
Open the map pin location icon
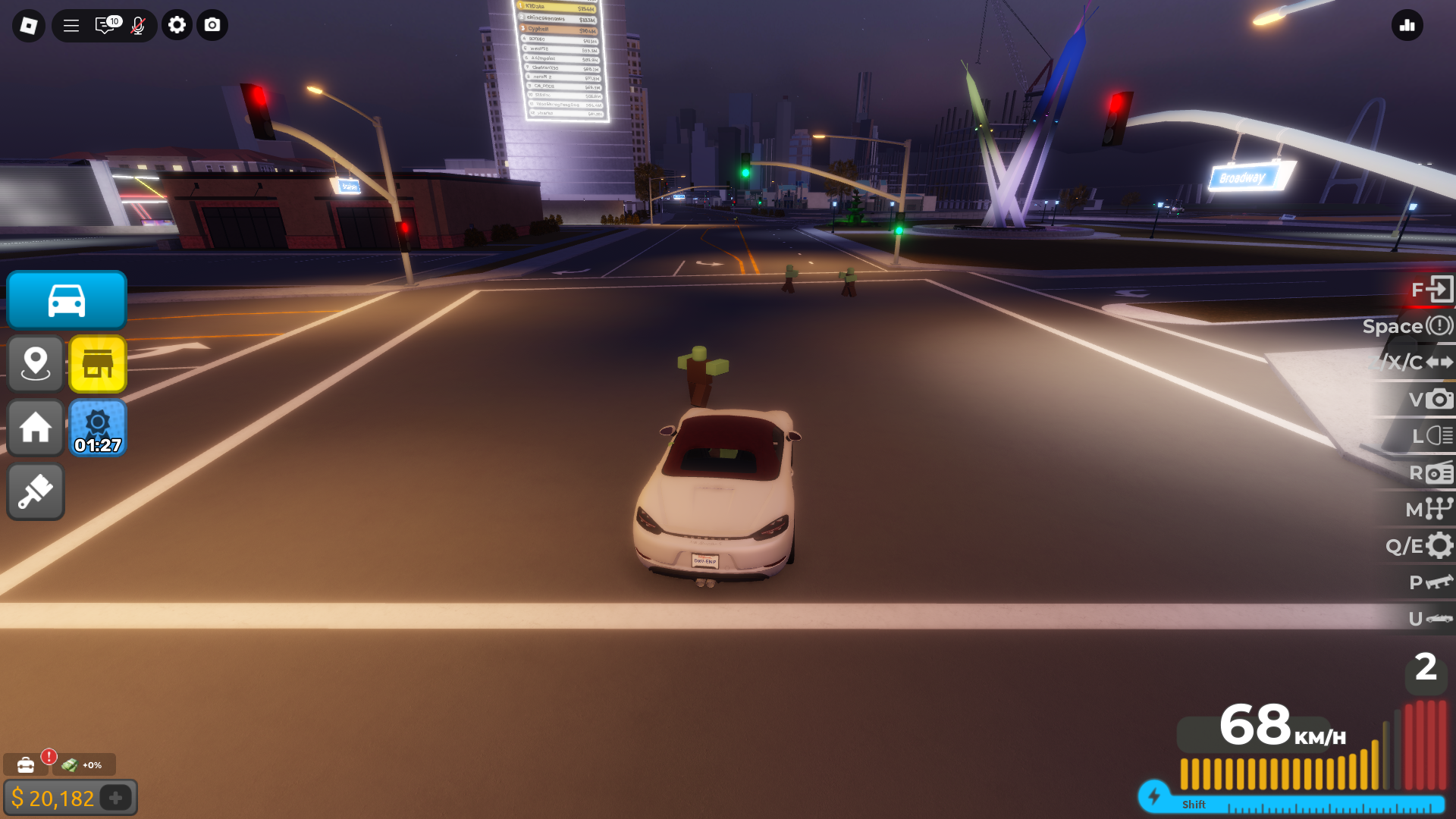tap(35, 363)
